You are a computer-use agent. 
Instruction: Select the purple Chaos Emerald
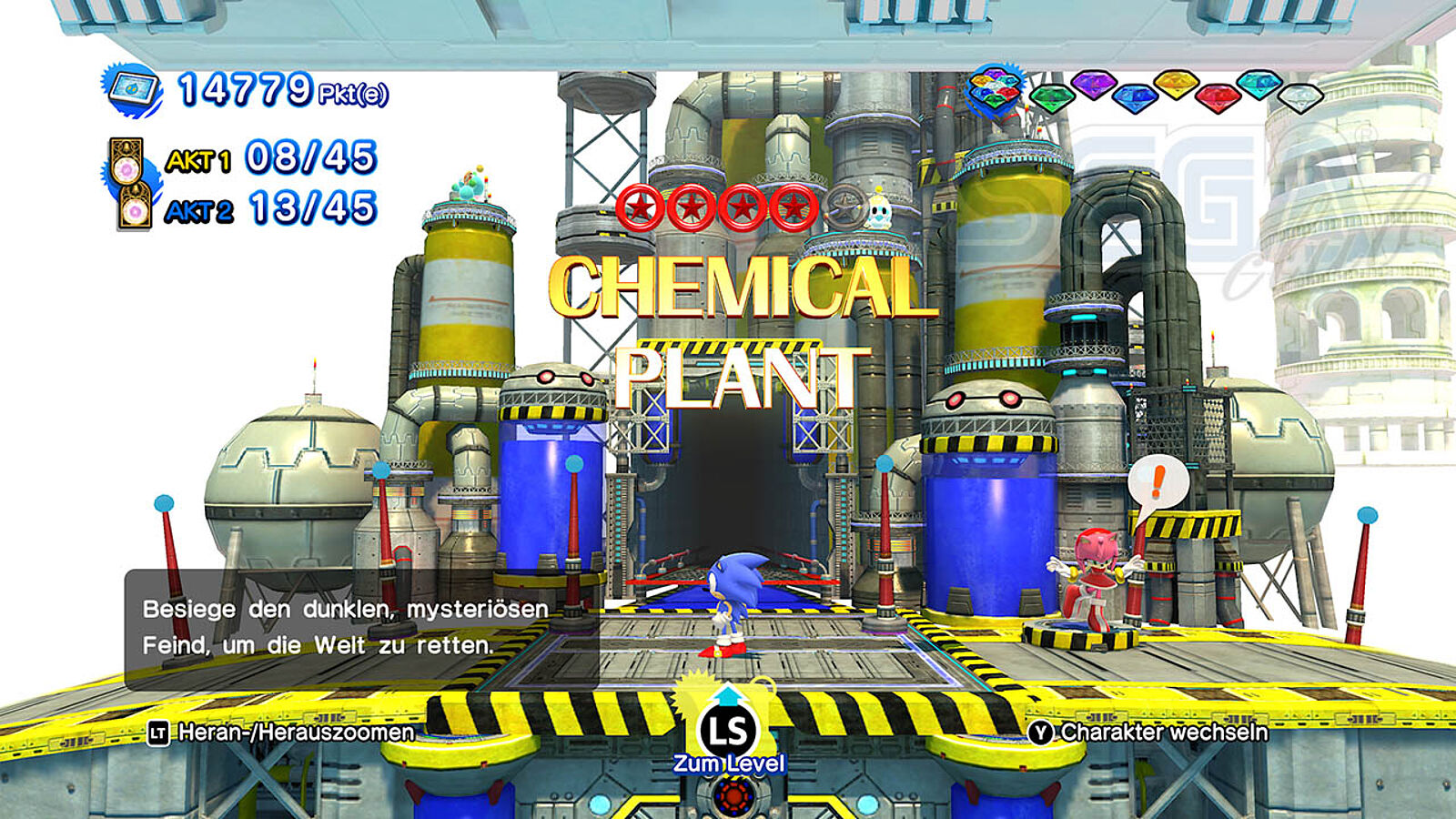[x=1093, y=86]
